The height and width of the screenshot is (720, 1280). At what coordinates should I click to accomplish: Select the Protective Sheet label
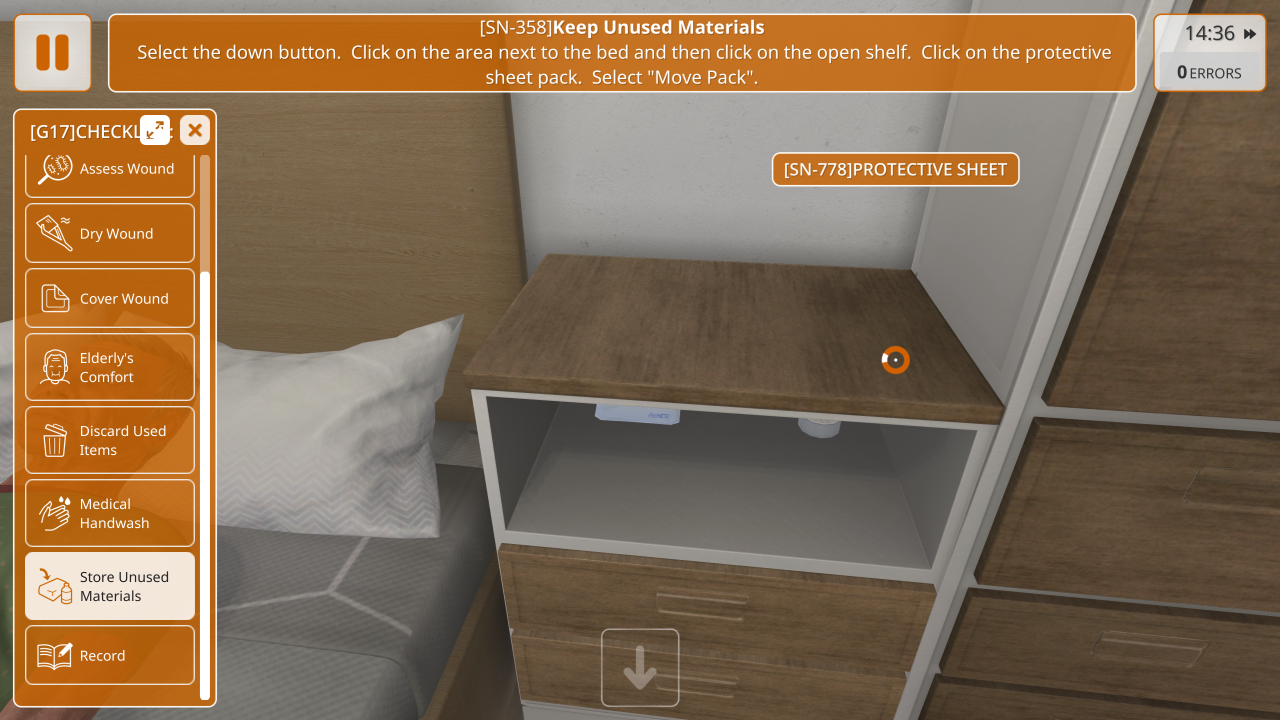tap(895, 169)
